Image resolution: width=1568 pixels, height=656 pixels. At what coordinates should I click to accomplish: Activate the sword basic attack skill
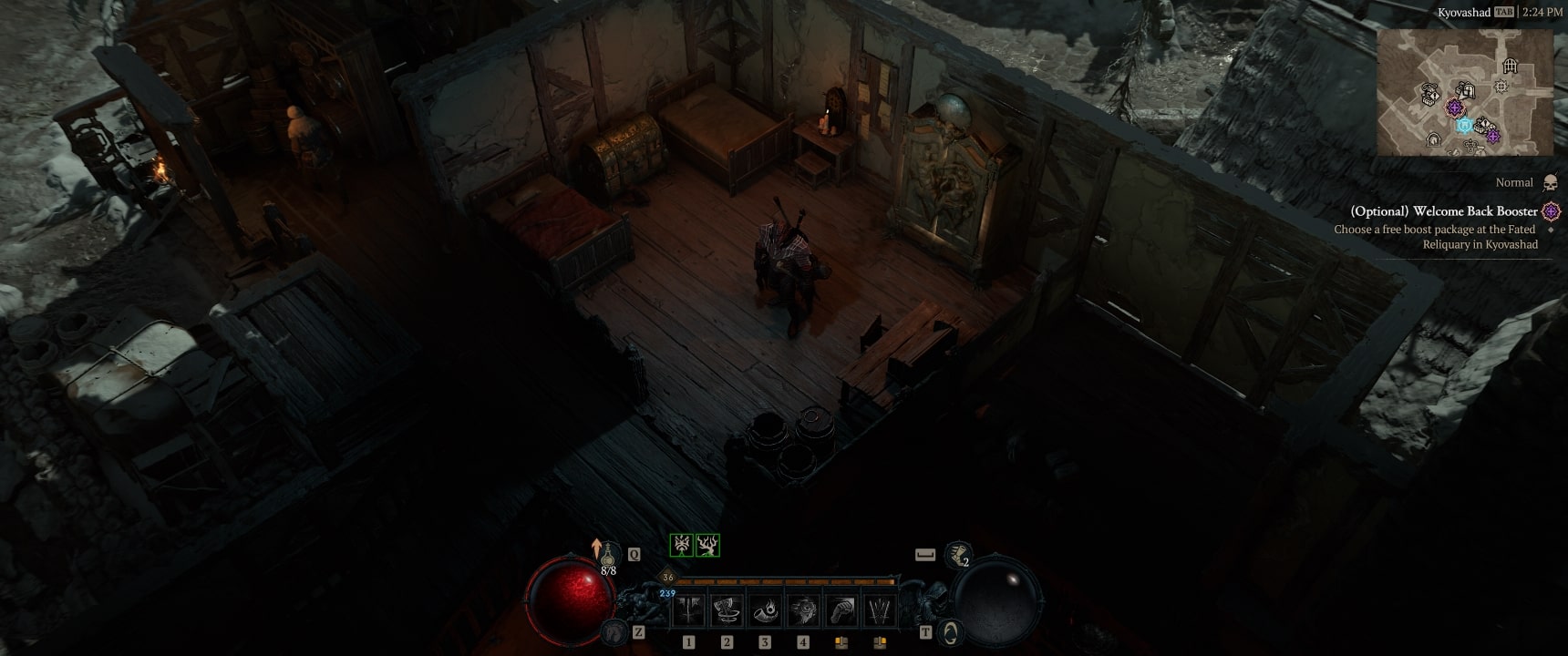coord(690,610)
